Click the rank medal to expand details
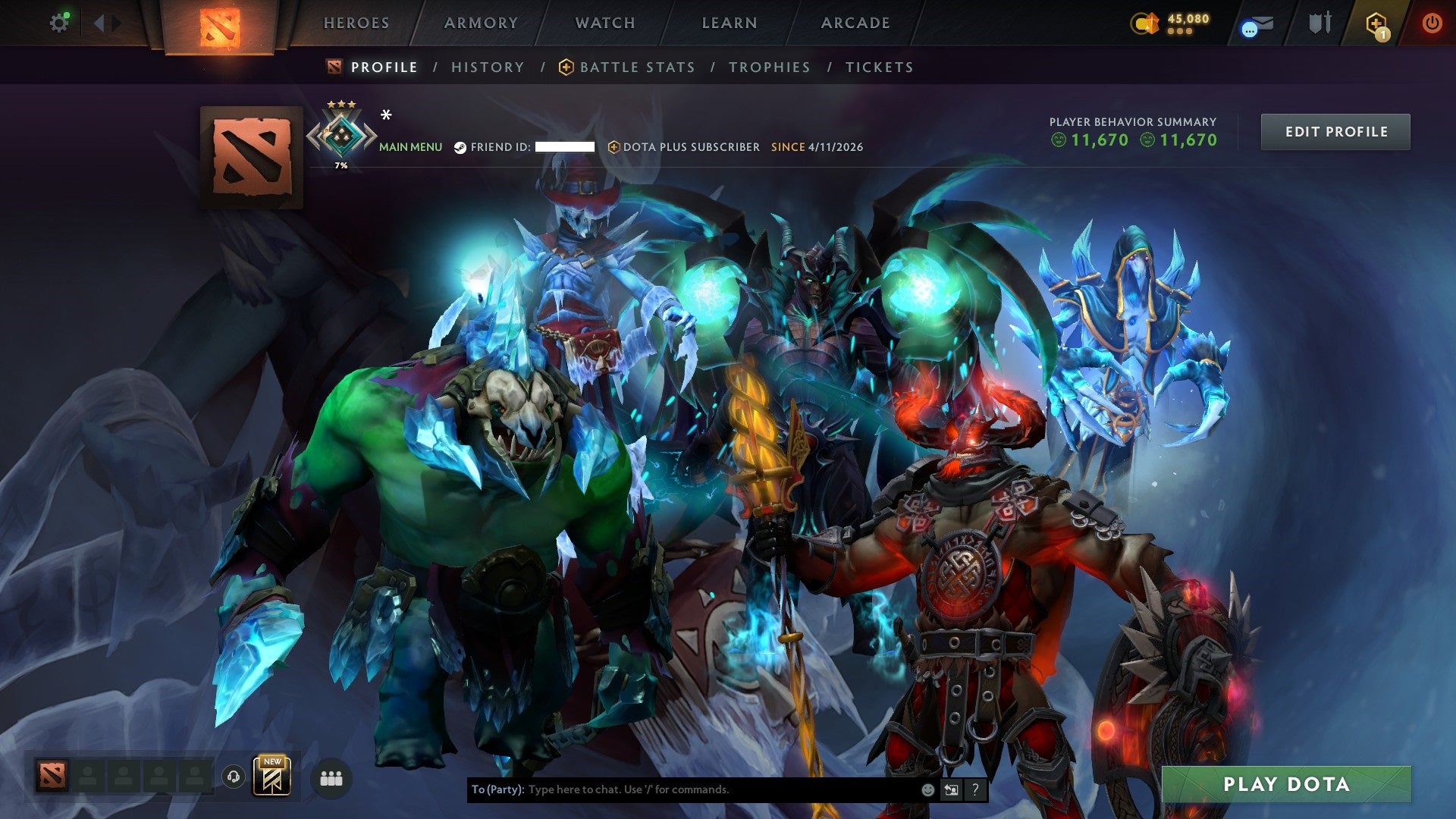The height and width of the screenshot is (819, 1456). click(341, 135)
